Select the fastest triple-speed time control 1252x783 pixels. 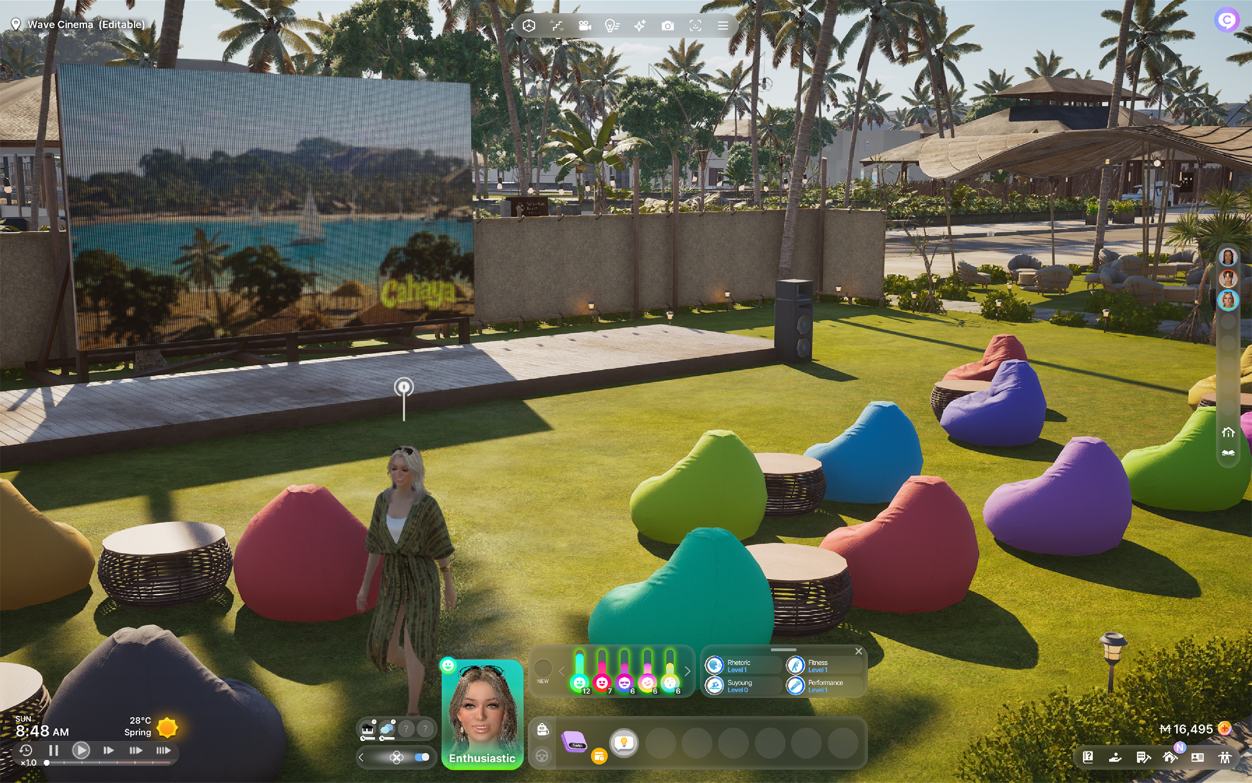click(163, 750)
